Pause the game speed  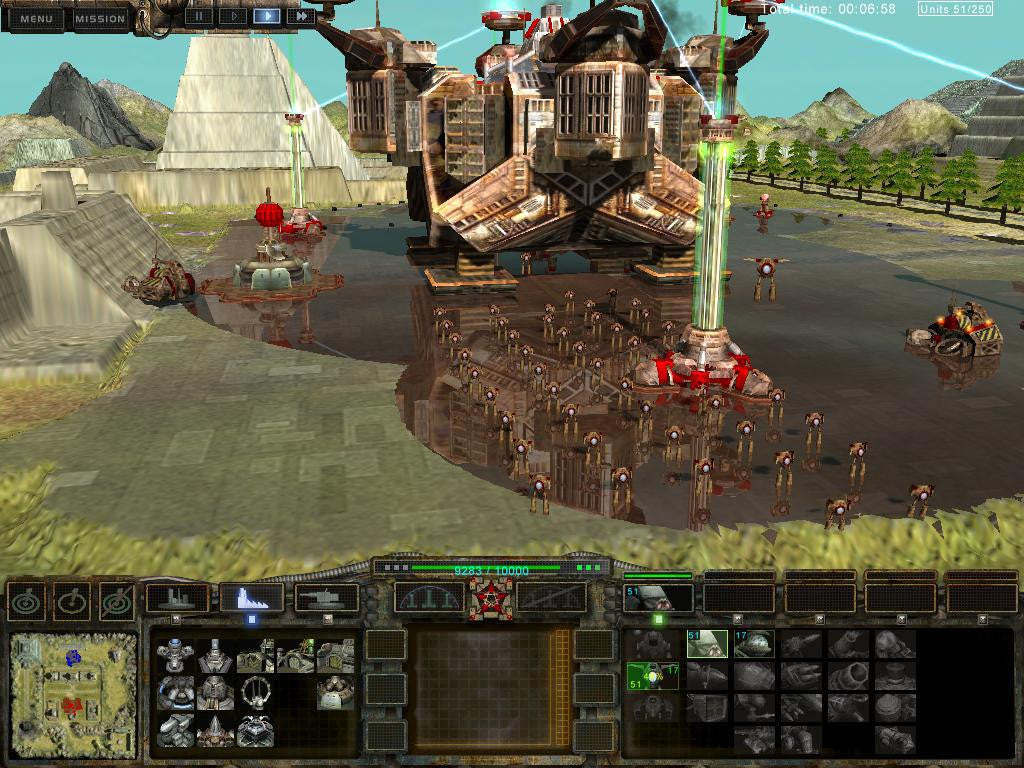click(x=200, y=16)
